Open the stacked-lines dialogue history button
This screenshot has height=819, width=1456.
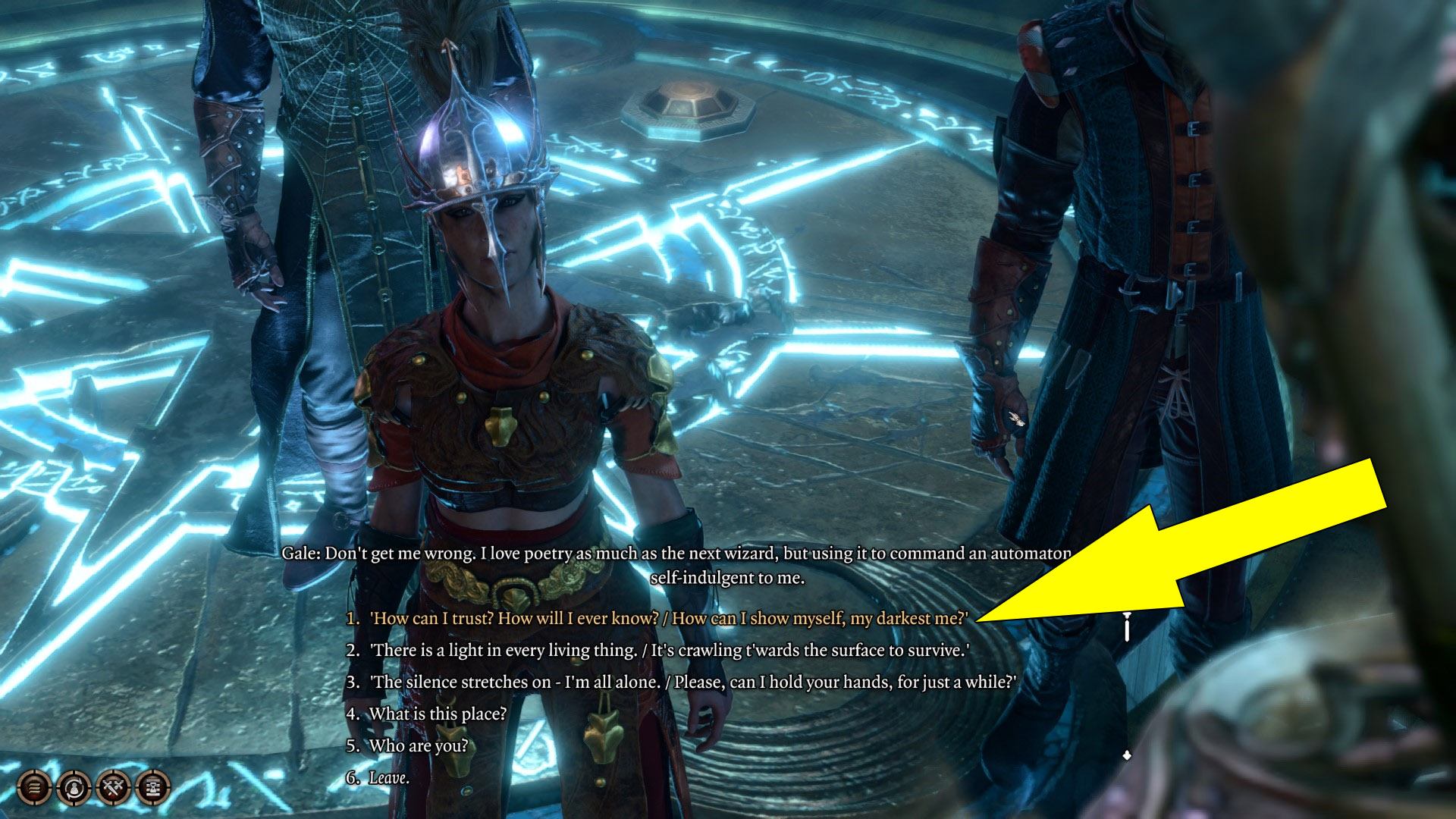(34, 788)
